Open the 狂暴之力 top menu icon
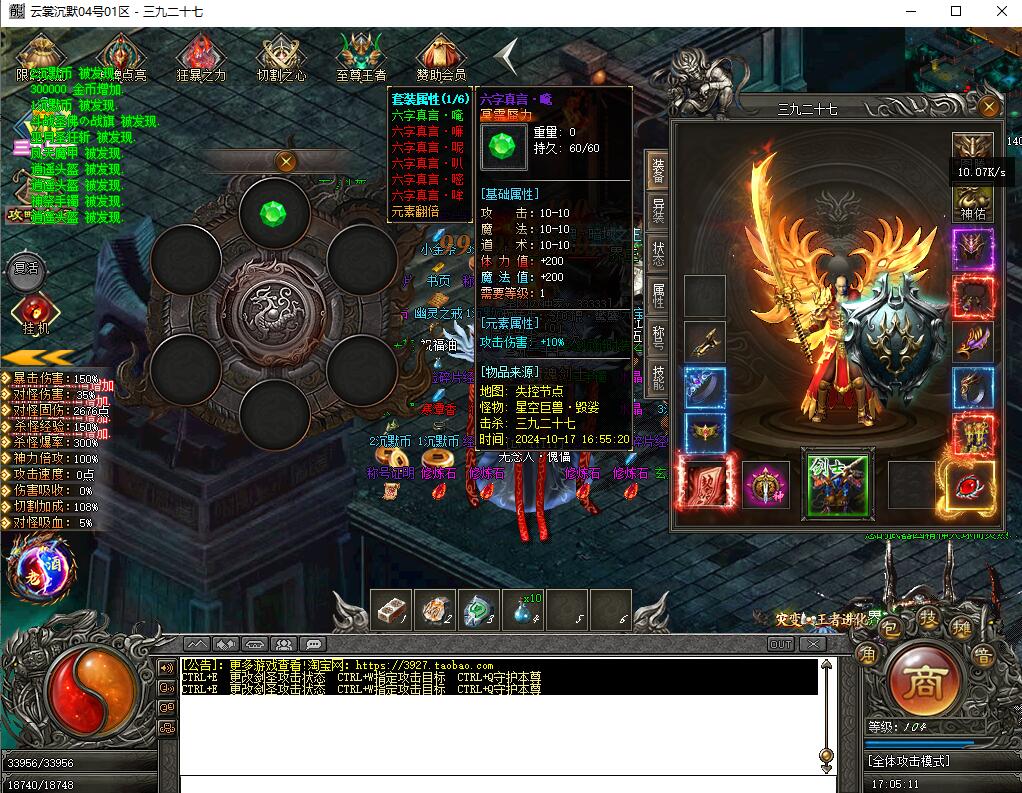Viewport: 1022px width, 793px height. [x=201, y=58]
